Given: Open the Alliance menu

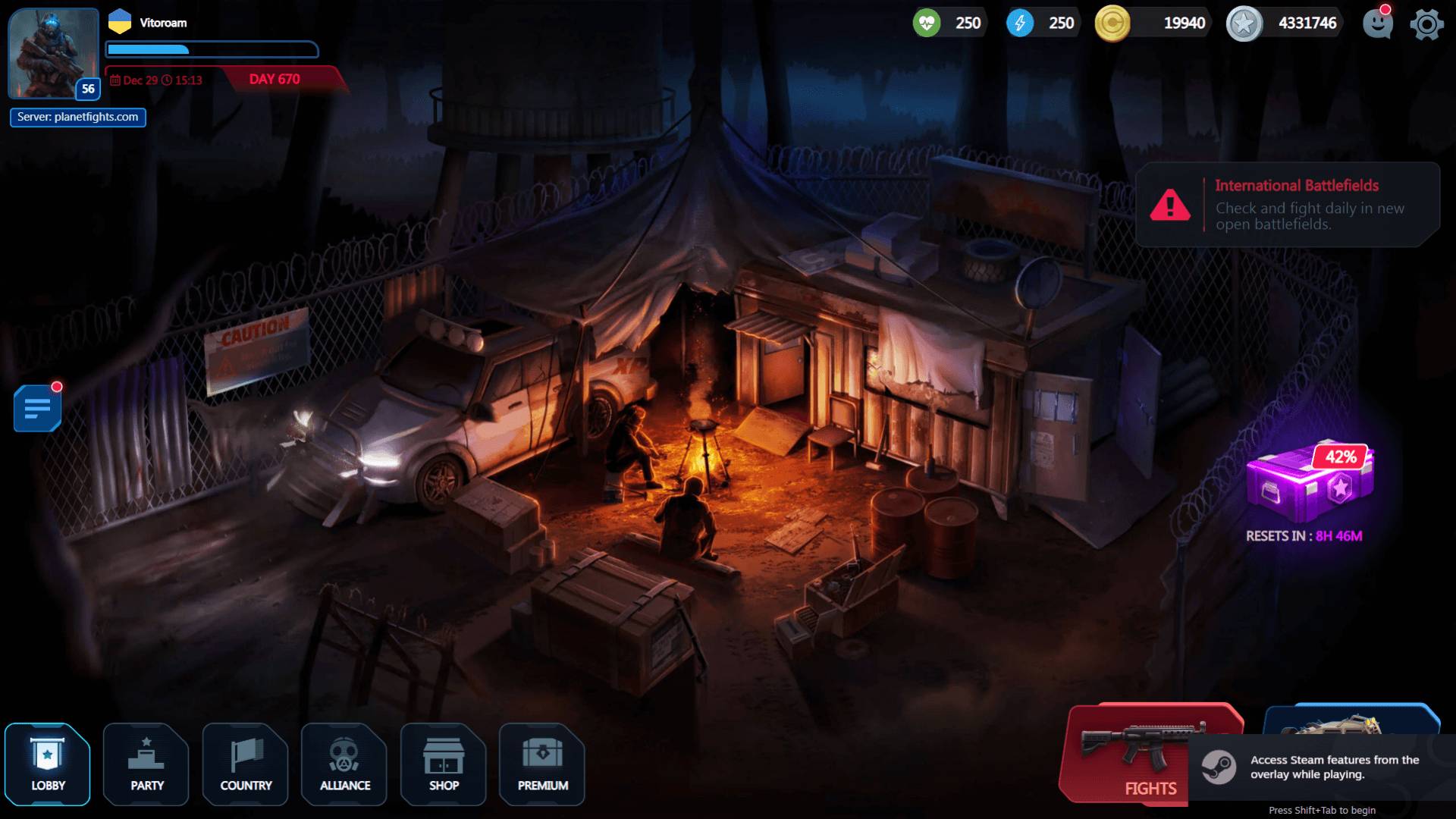Looking at the screenshot, I should (x=344, y=764).
